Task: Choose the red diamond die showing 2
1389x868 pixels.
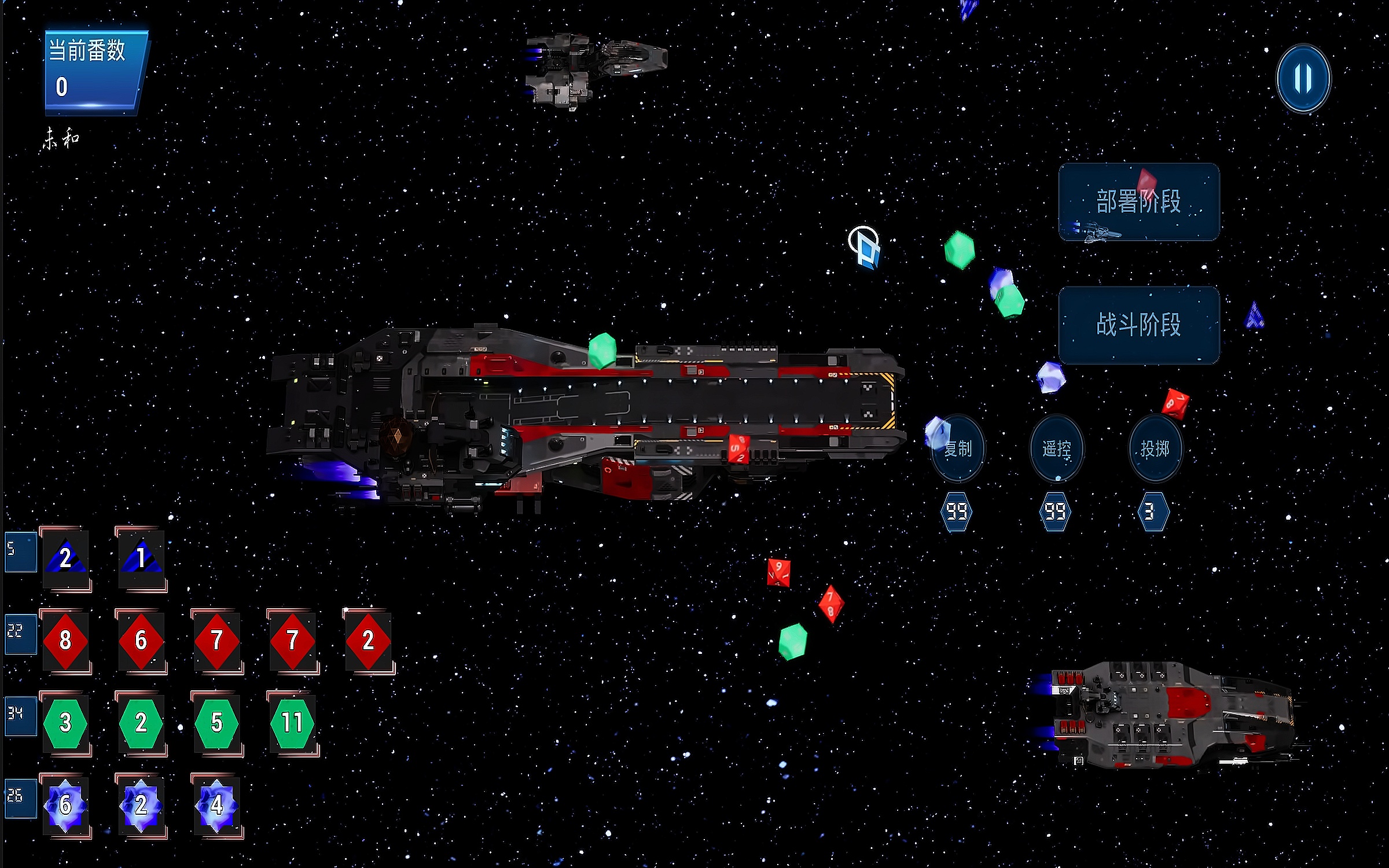Action: 368,641
